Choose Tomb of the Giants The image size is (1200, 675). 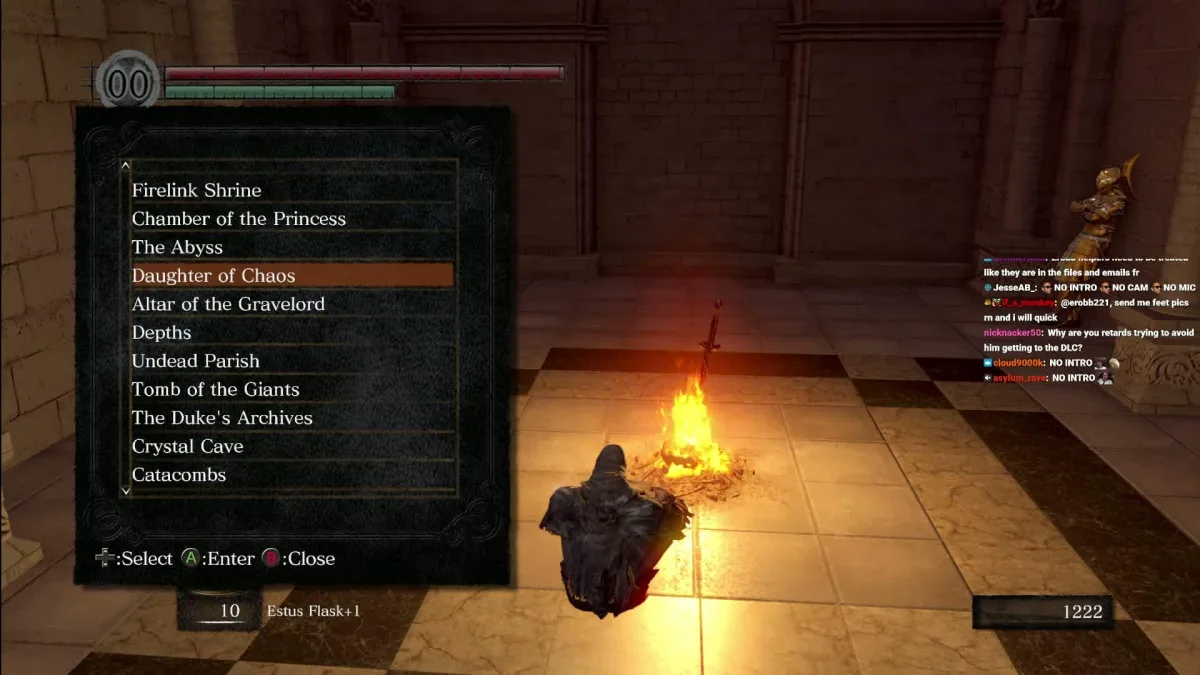(x=216, y=389)
